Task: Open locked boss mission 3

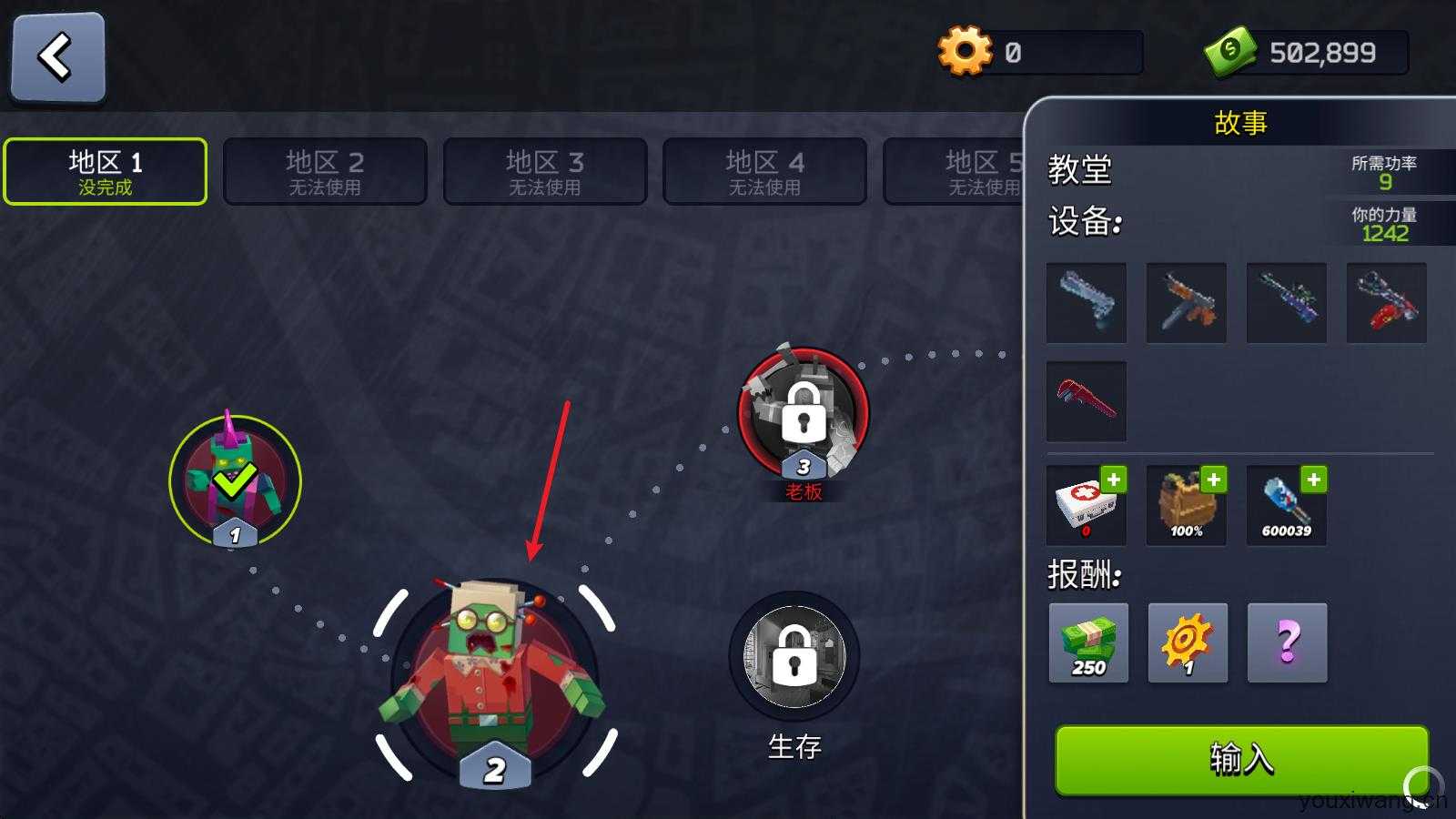Action: 801,417
